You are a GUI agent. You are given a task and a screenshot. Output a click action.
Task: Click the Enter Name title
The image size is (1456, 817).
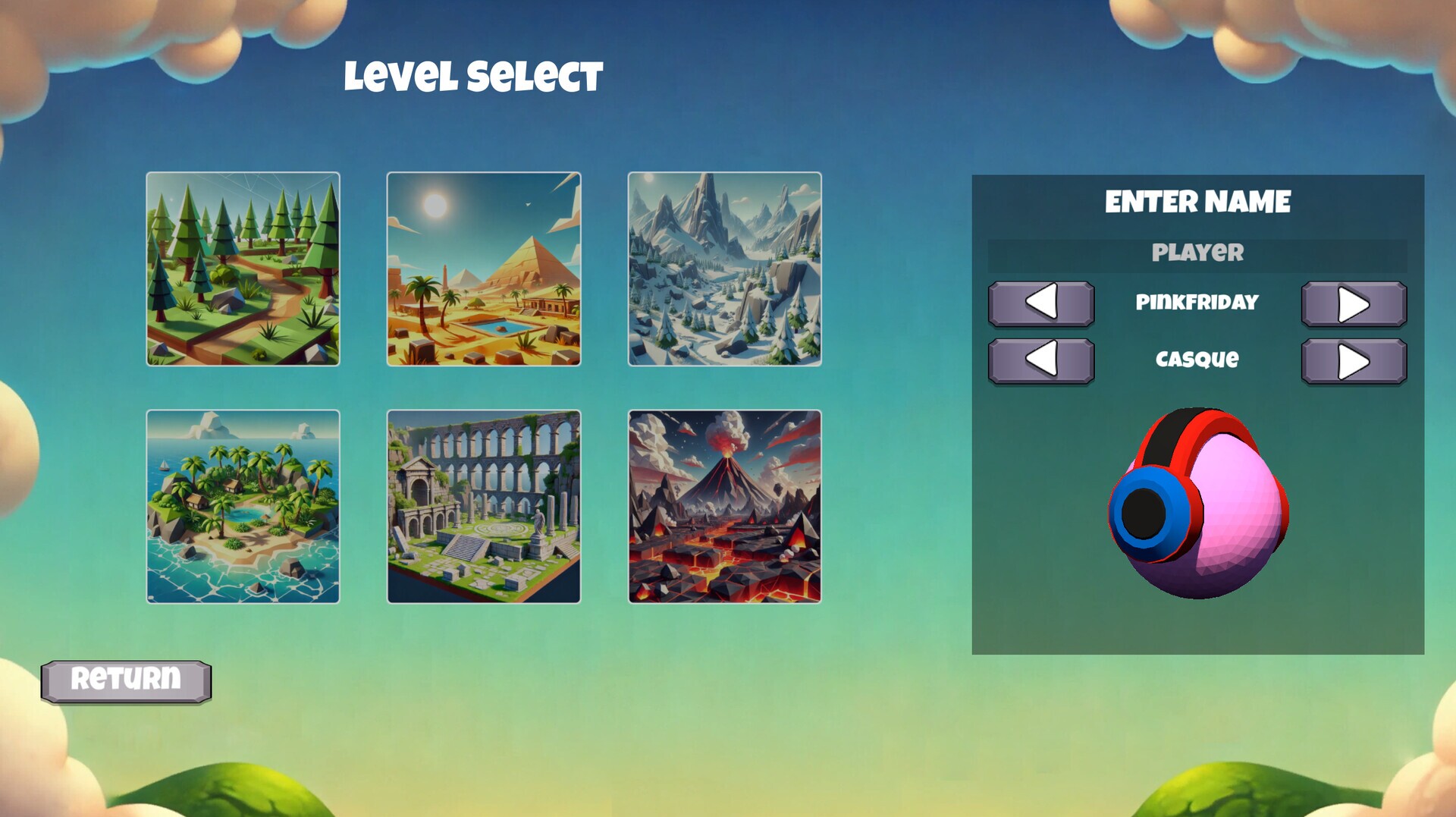[1197, 200]
